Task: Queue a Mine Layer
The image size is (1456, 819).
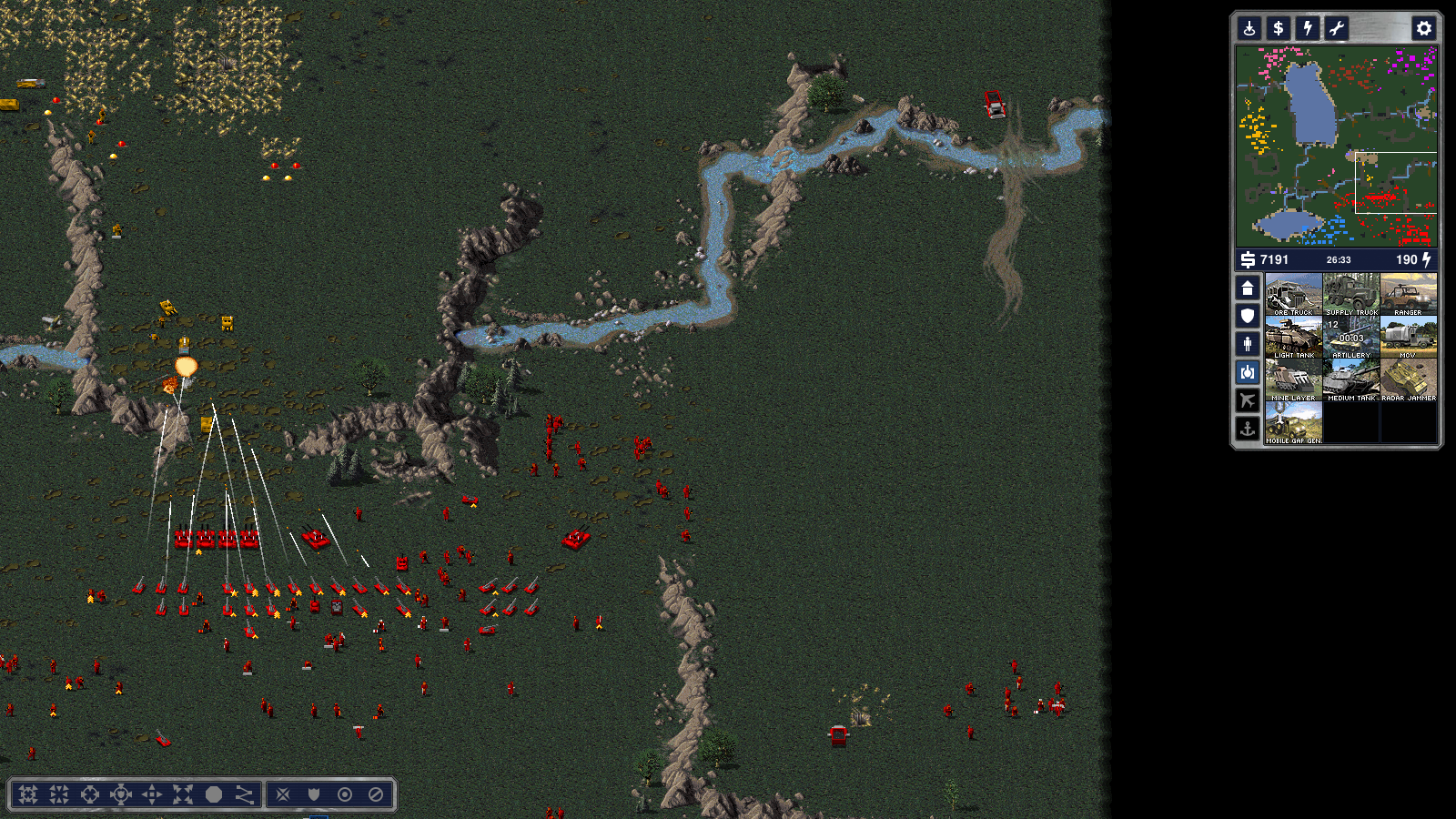Action: click(x=1293, y=380)
